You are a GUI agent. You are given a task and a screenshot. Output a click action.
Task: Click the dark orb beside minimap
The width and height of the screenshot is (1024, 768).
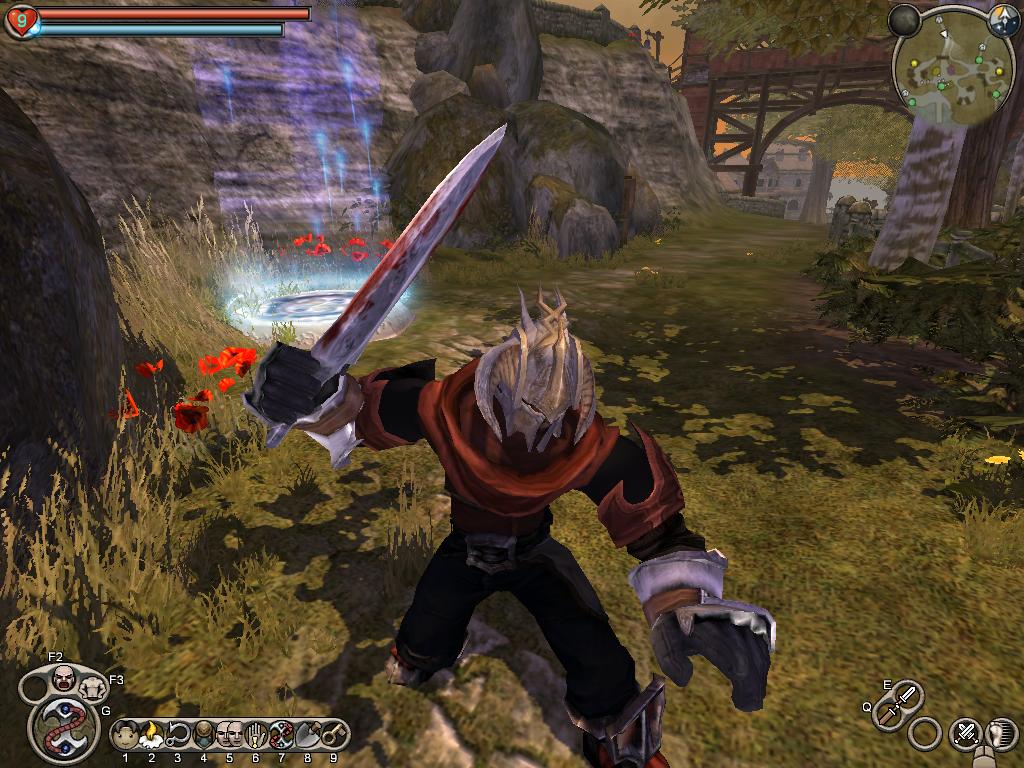pyautogui.click(x=904, y=19)
